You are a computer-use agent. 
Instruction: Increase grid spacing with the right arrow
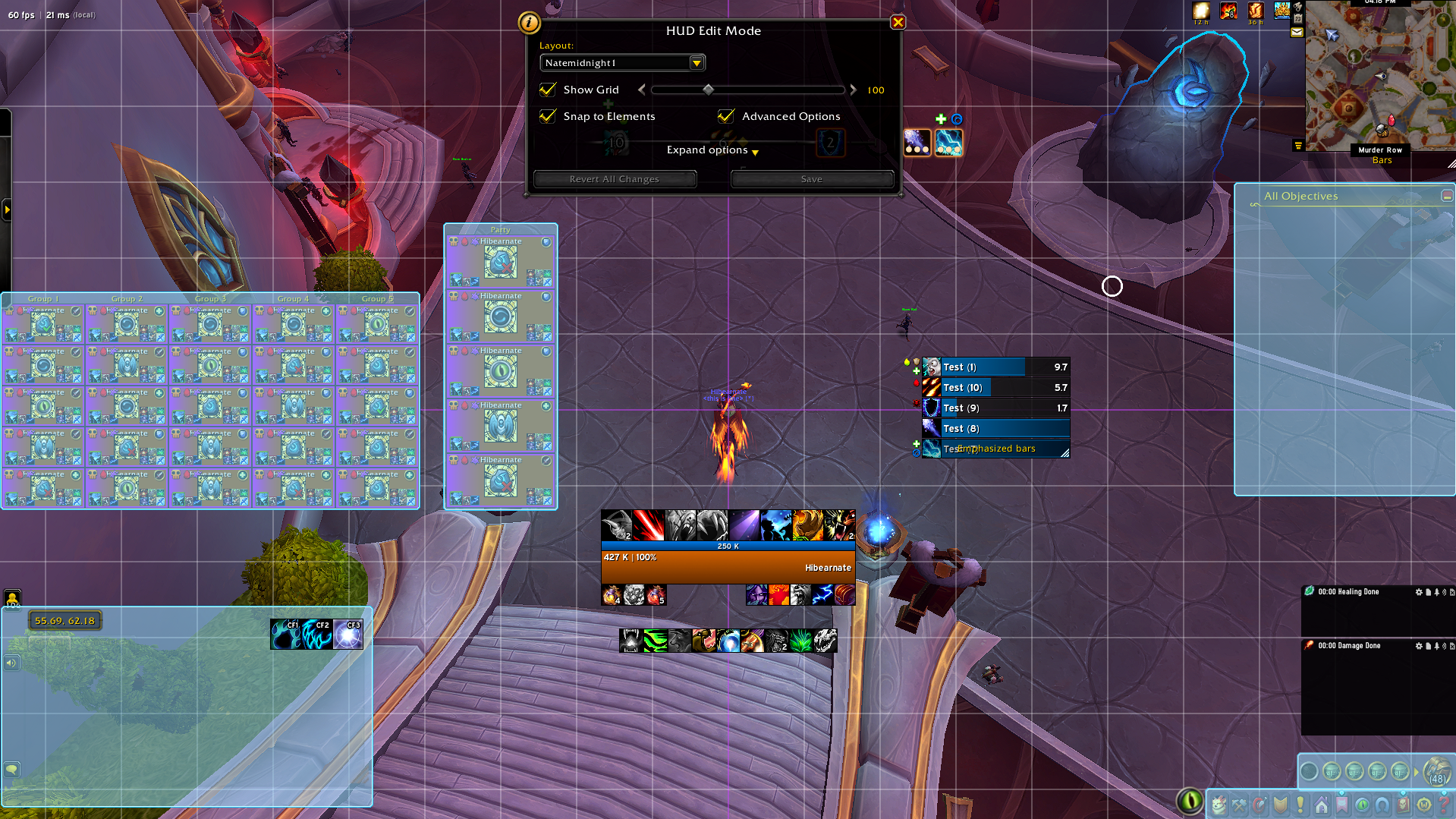[853, 90]
